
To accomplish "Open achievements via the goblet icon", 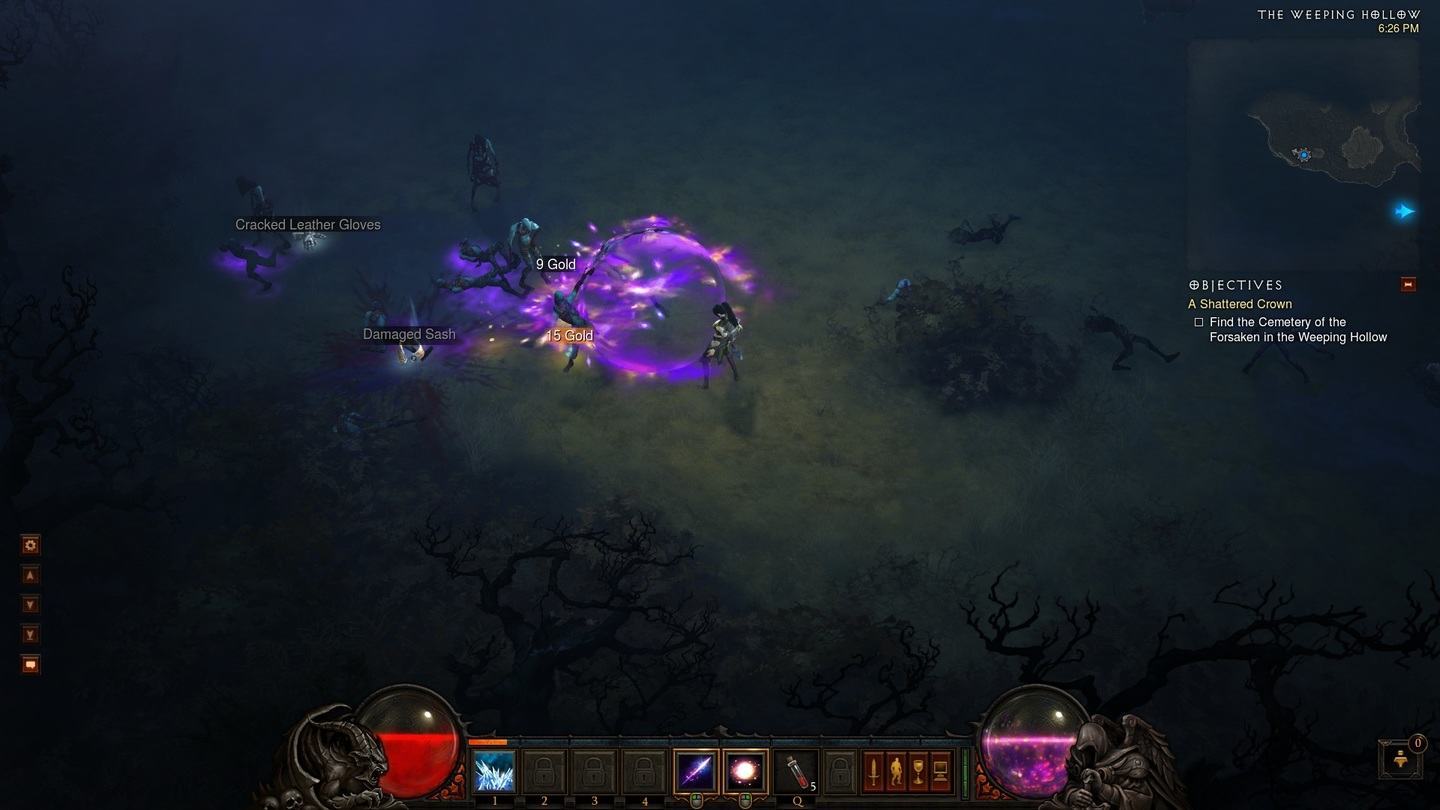I will pyautogui.click(x=917, y=770).
